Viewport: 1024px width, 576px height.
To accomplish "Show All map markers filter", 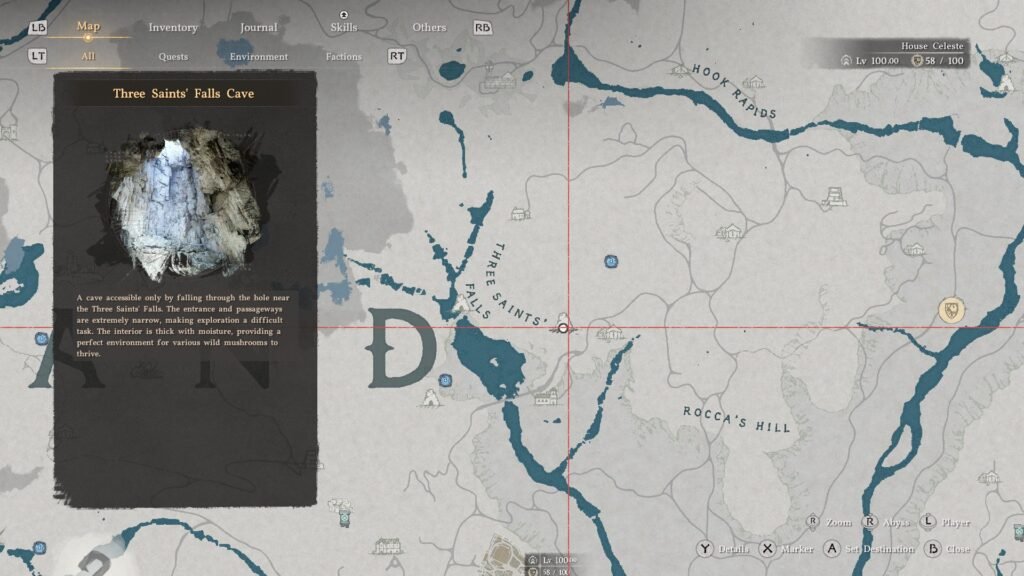I will tap(88, 56).
